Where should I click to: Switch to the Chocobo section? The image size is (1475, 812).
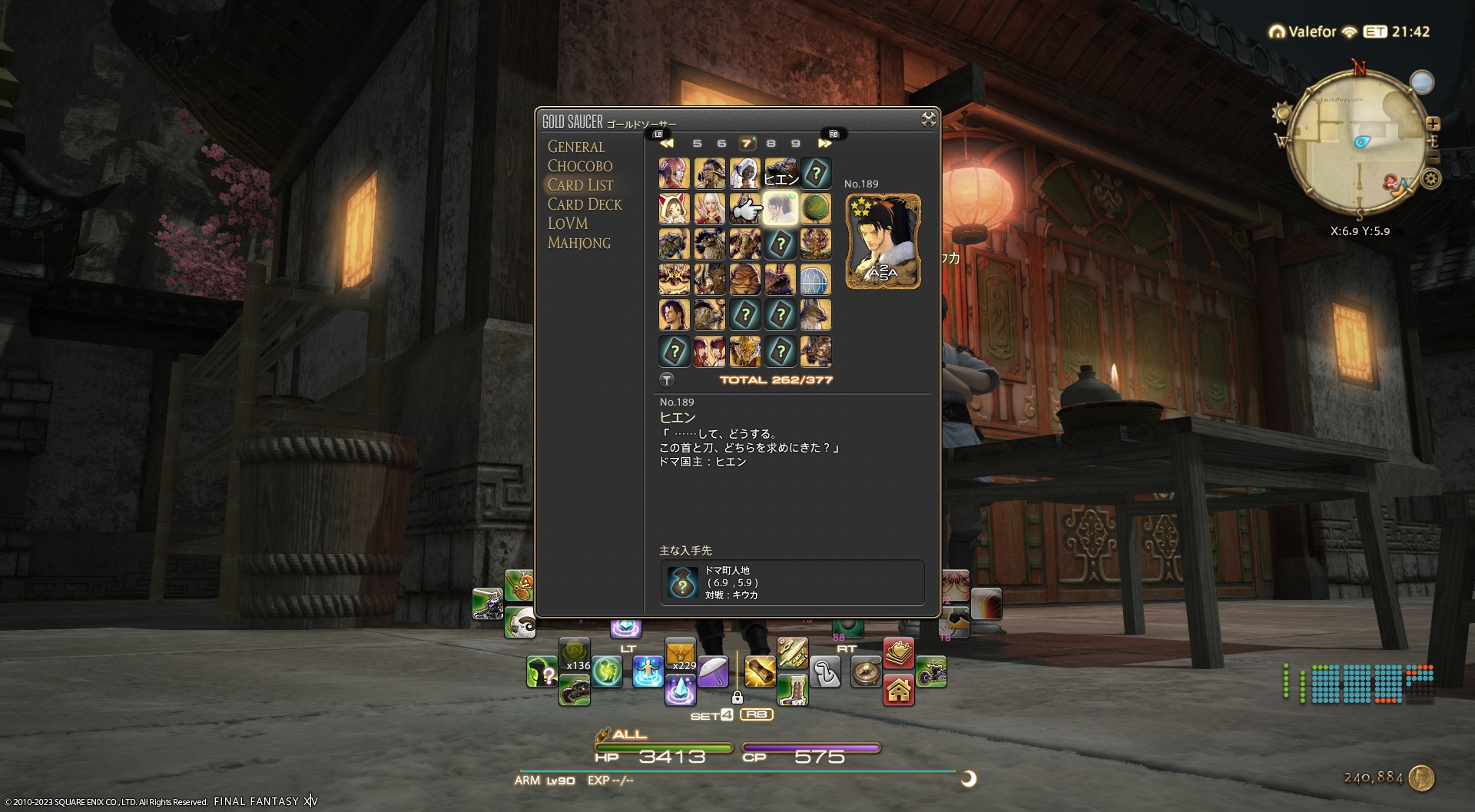point(579,166)
